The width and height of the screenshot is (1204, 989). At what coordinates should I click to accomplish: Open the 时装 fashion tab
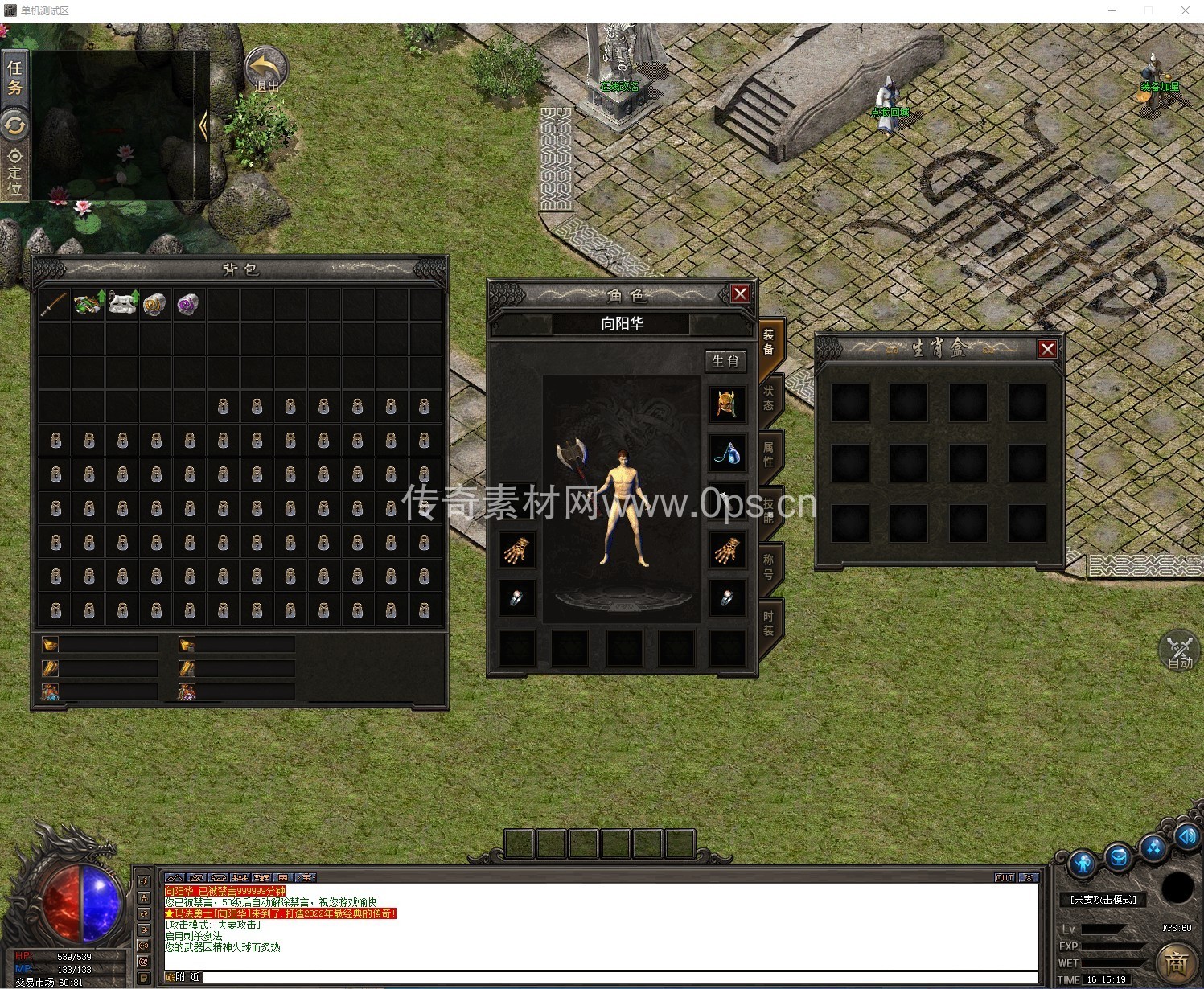[x=769, y=622]
